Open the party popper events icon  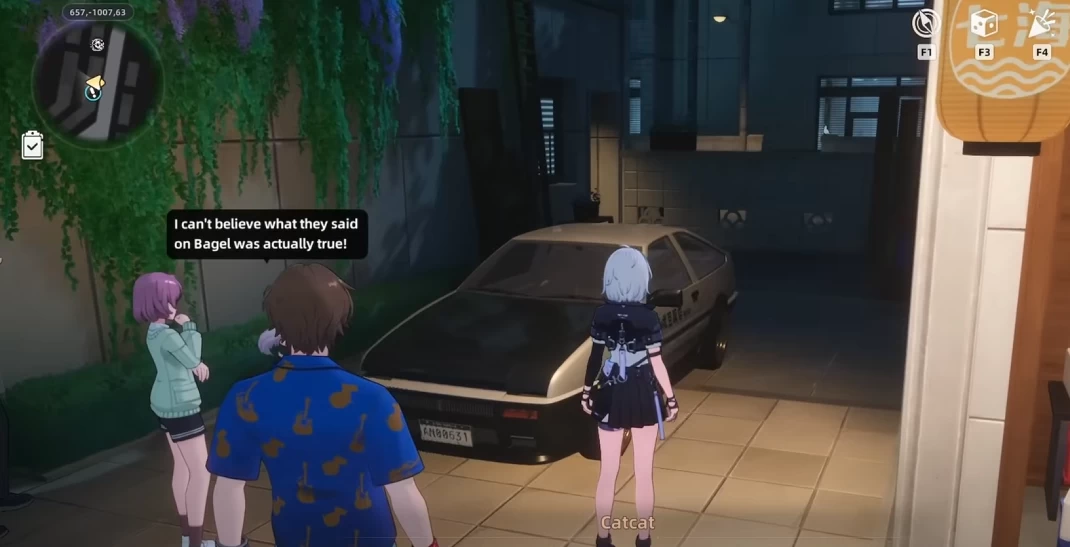click(x=1042, y=24)
